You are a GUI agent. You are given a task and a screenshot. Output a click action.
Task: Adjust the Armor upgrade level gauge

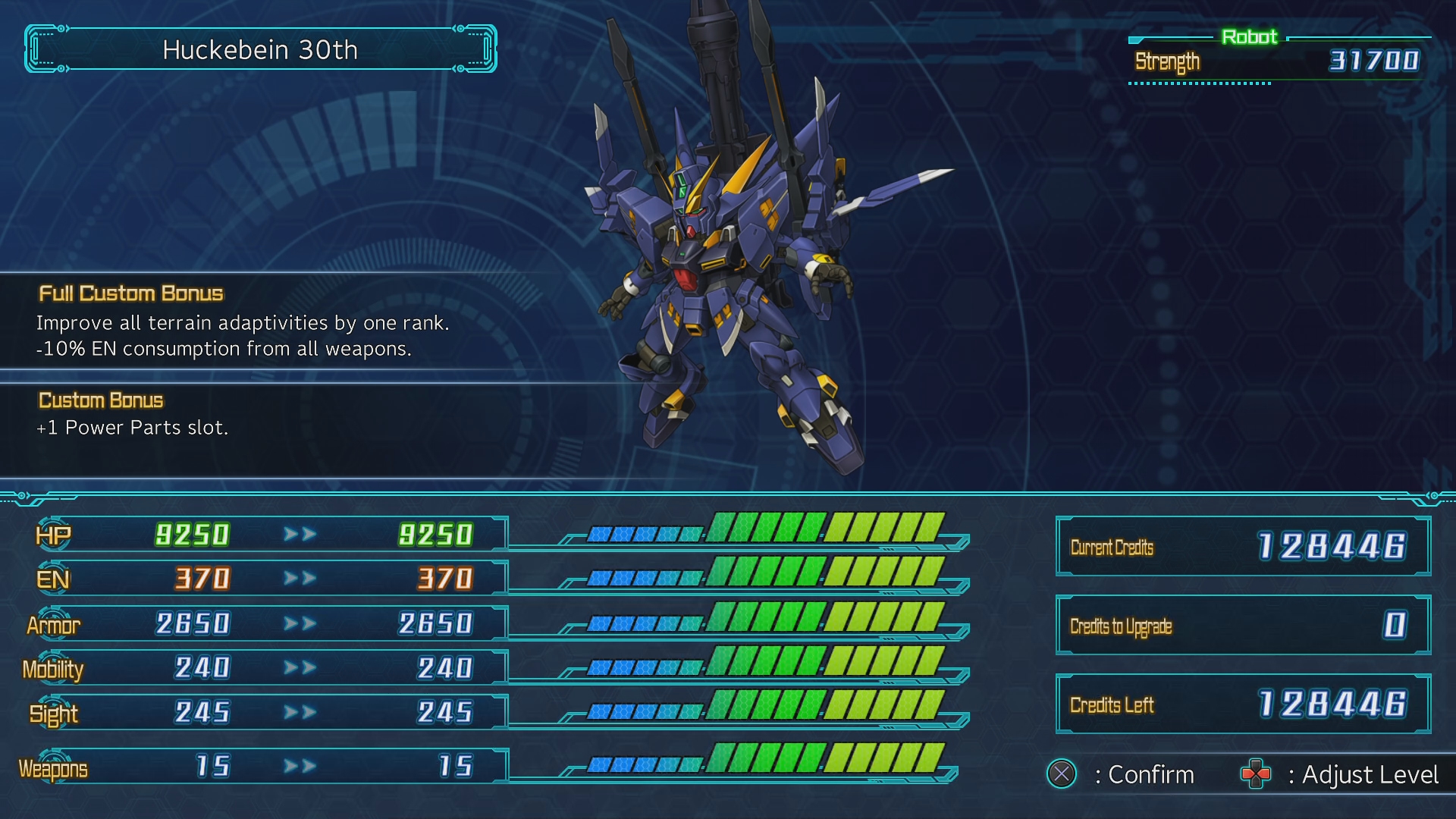pos(766,617)
